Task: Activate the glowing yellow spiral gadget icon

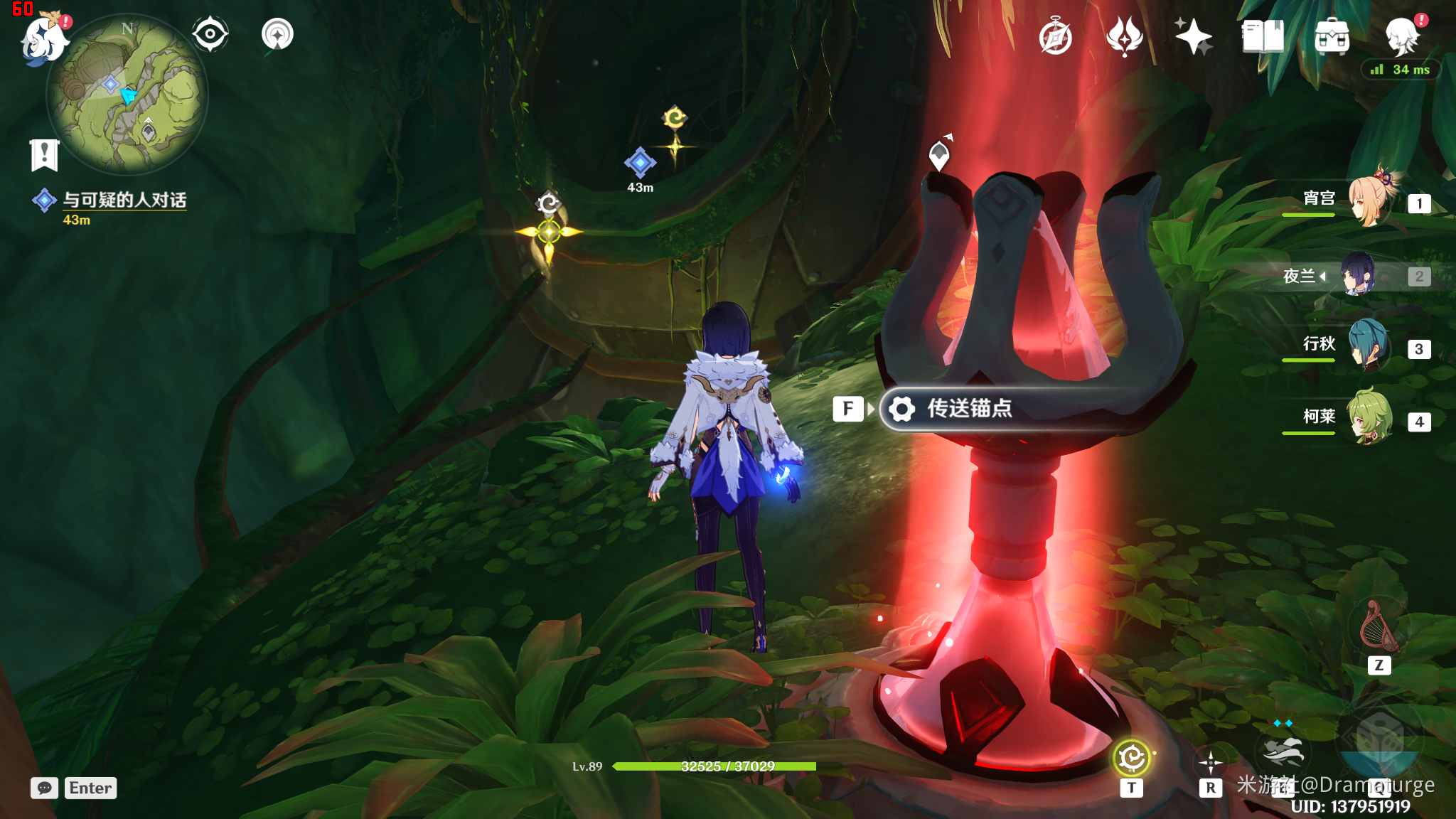Action: coord(1131,758)
